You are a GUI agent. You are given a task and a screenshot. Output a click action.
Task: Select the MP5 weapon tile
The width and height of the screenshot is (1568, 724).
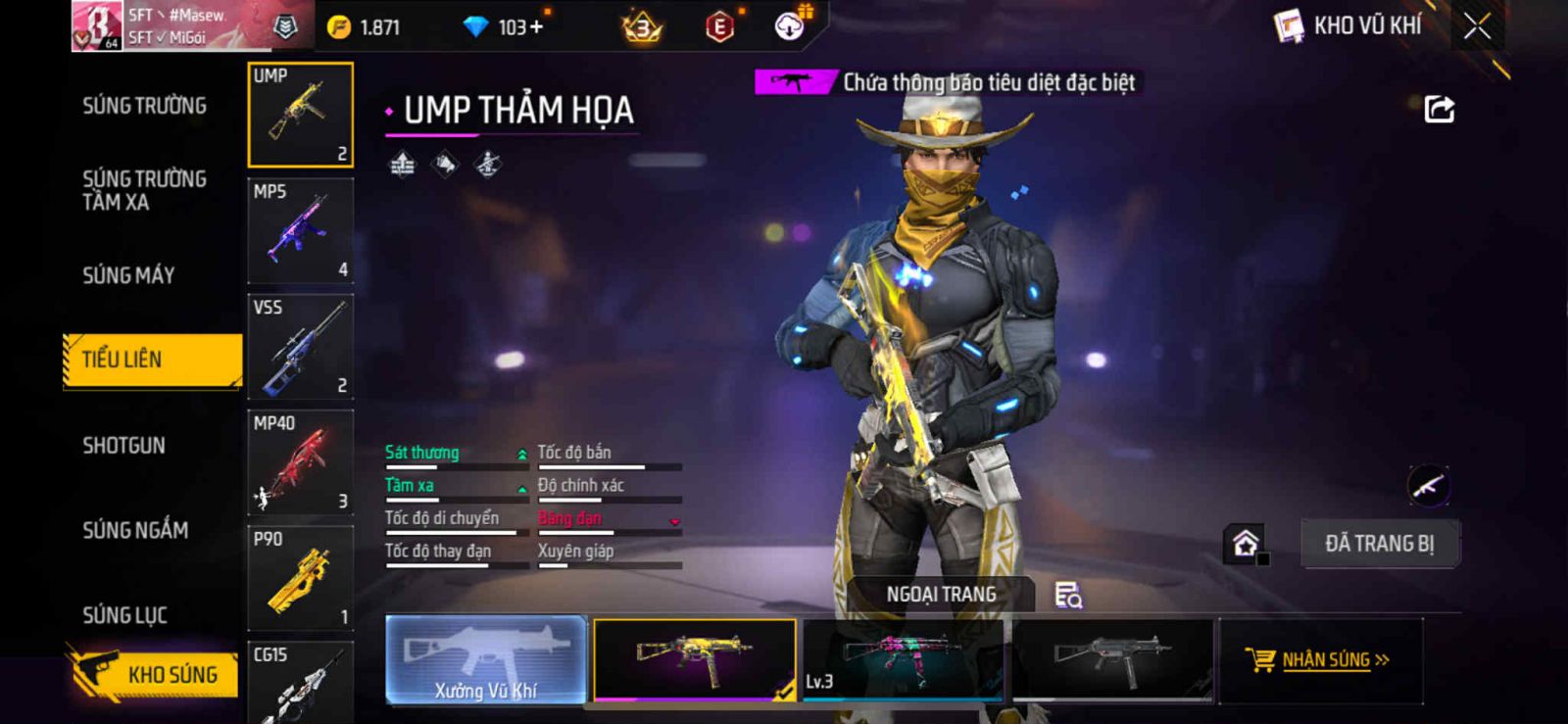pyautogui.click(x=301, y=231)
